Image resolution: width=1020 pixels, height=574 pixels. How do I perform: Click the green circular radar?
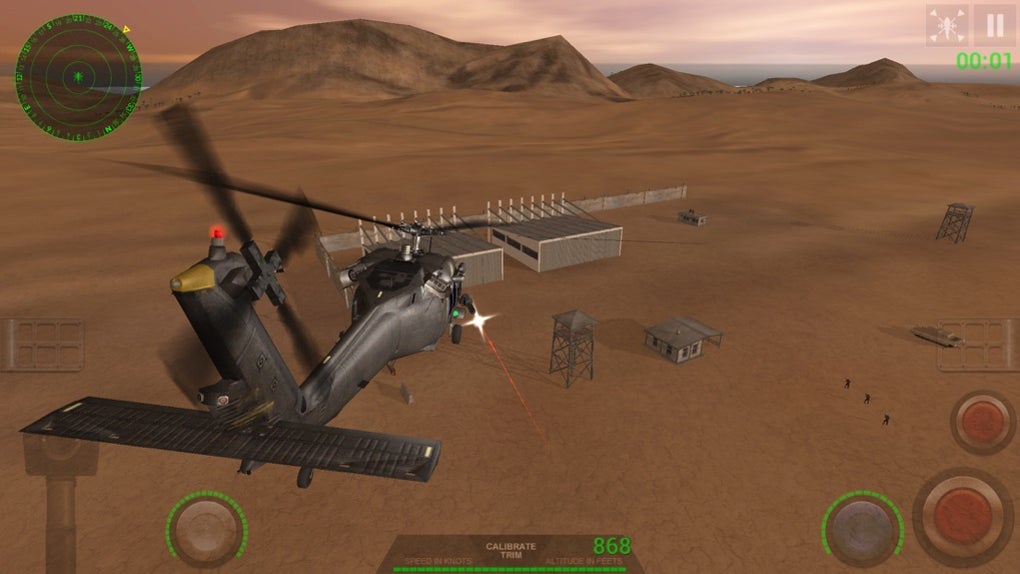click(77, 76)
